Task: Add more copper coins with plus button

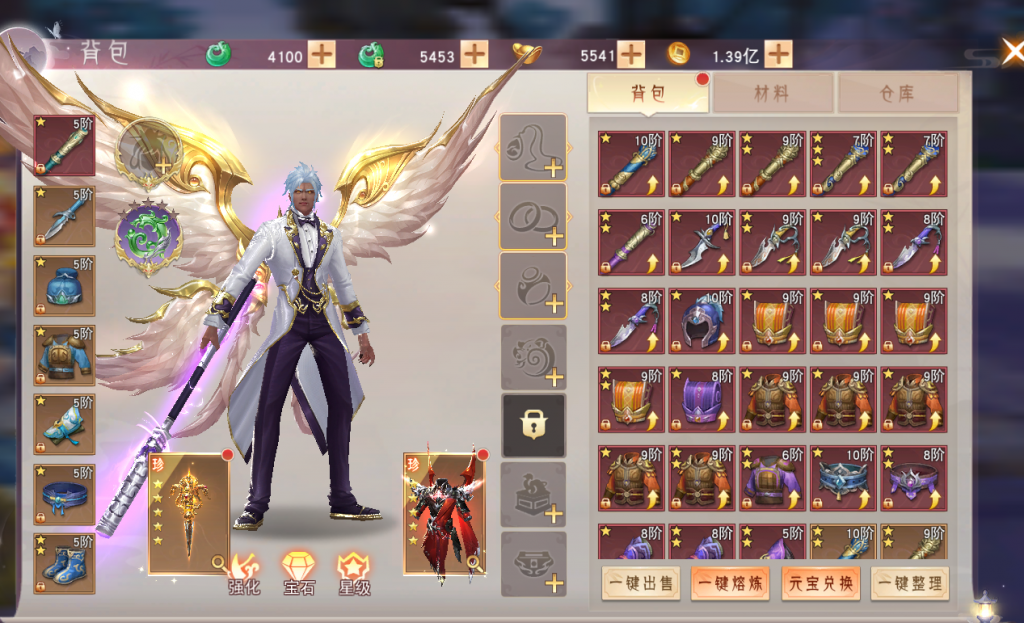Action: (778, 54)
